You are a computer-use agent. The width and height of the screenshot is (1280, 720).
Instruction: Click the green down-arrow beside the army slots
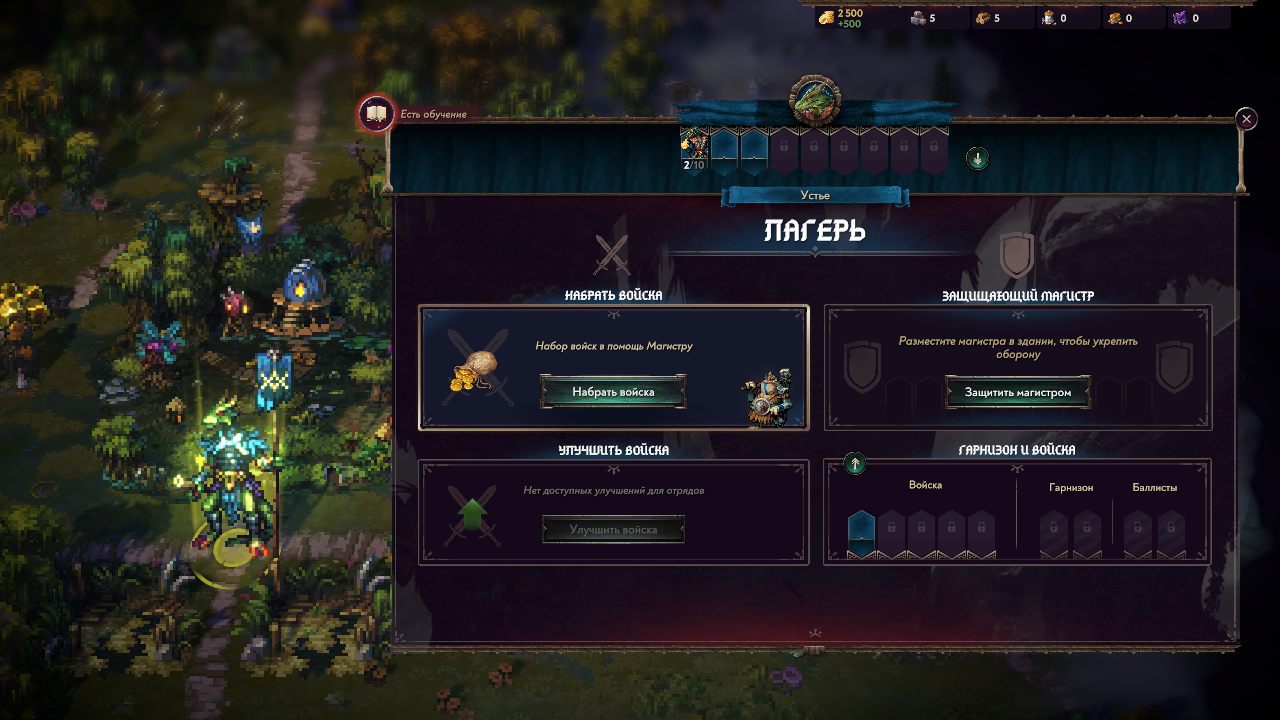pos(977,158)
